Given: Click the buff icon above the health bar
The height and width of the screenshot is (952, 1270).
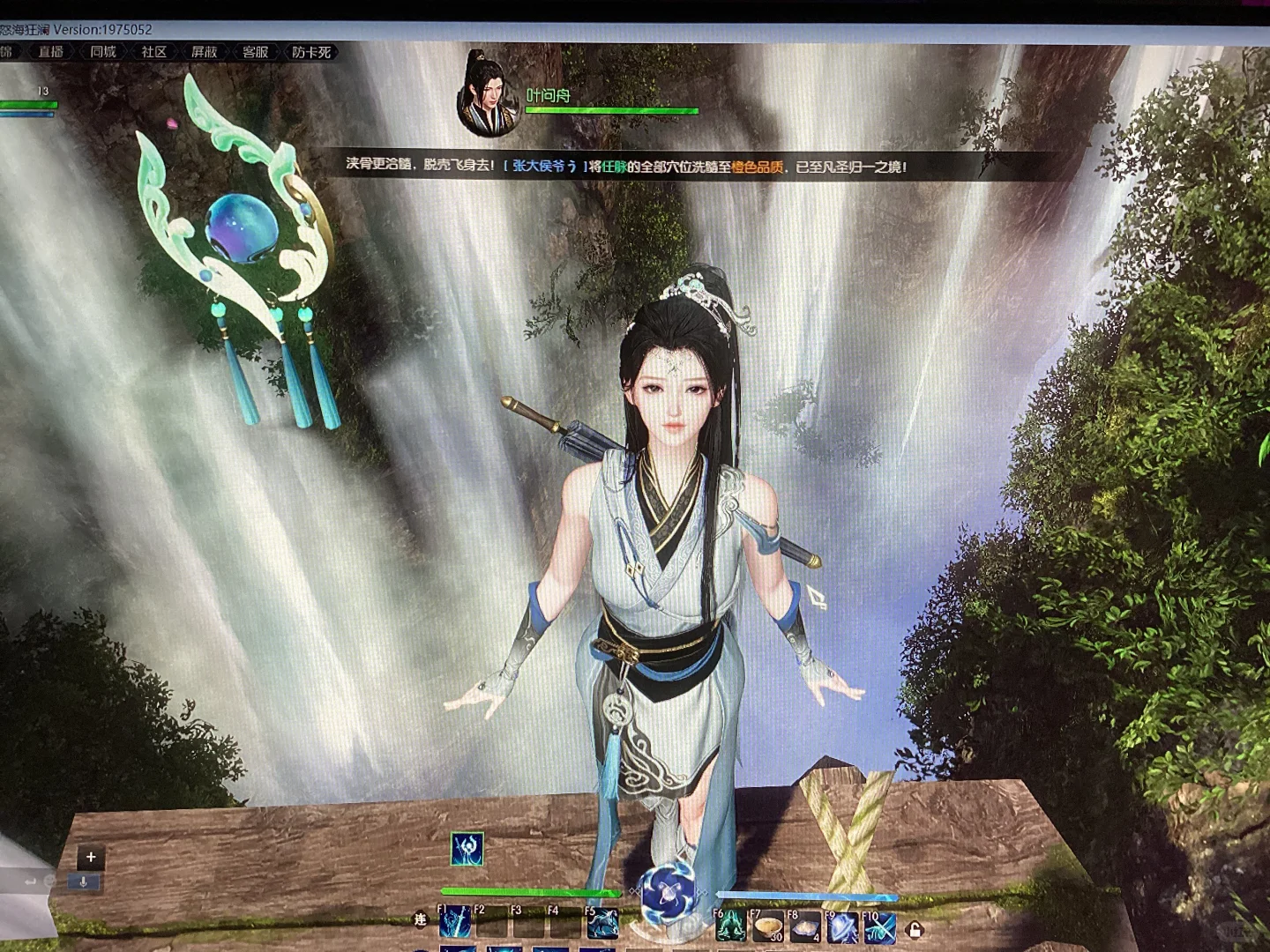Looking at the screenshot, I should click(x=467, y=849).
